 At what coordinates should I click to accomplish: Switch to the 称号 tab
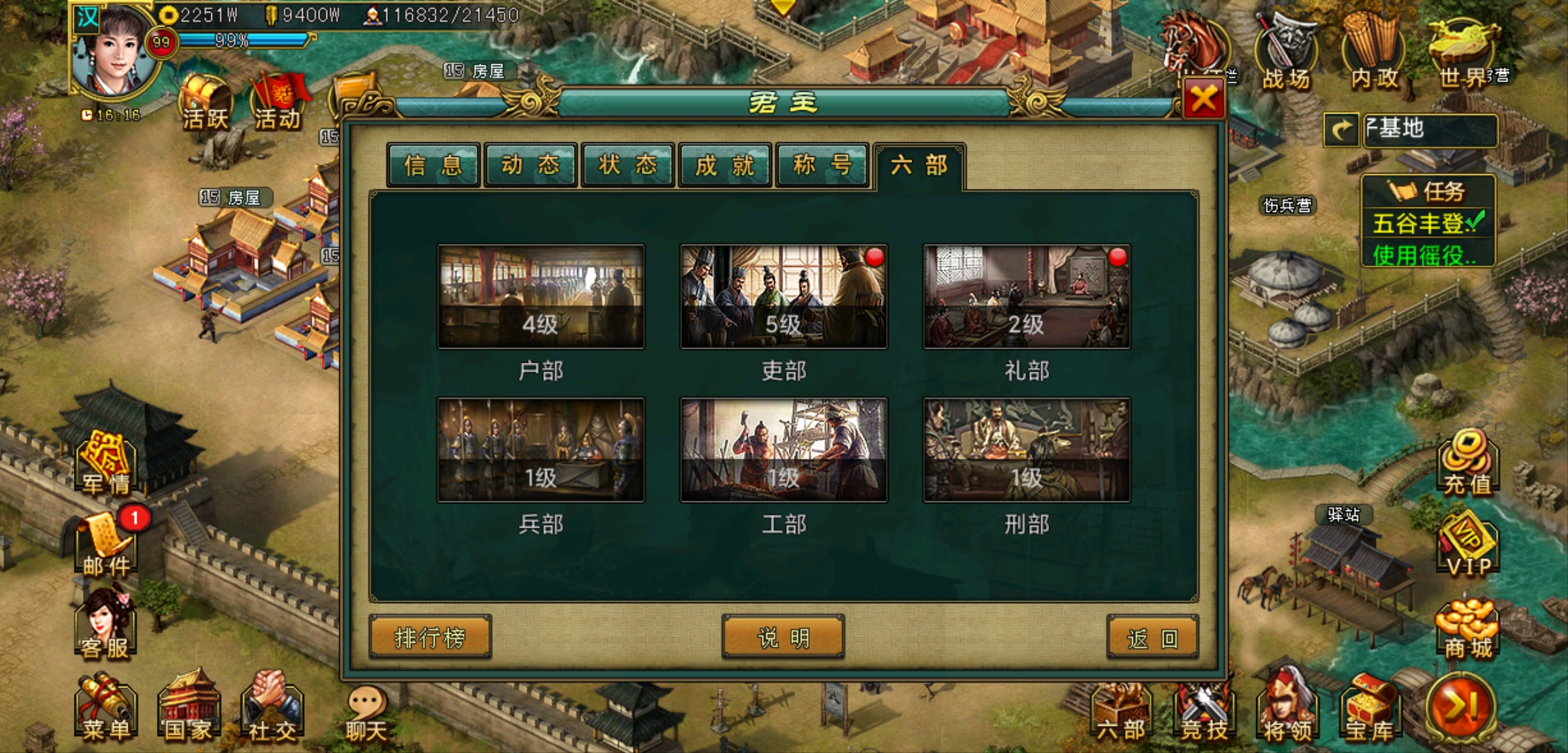click(x=822, y=165)
